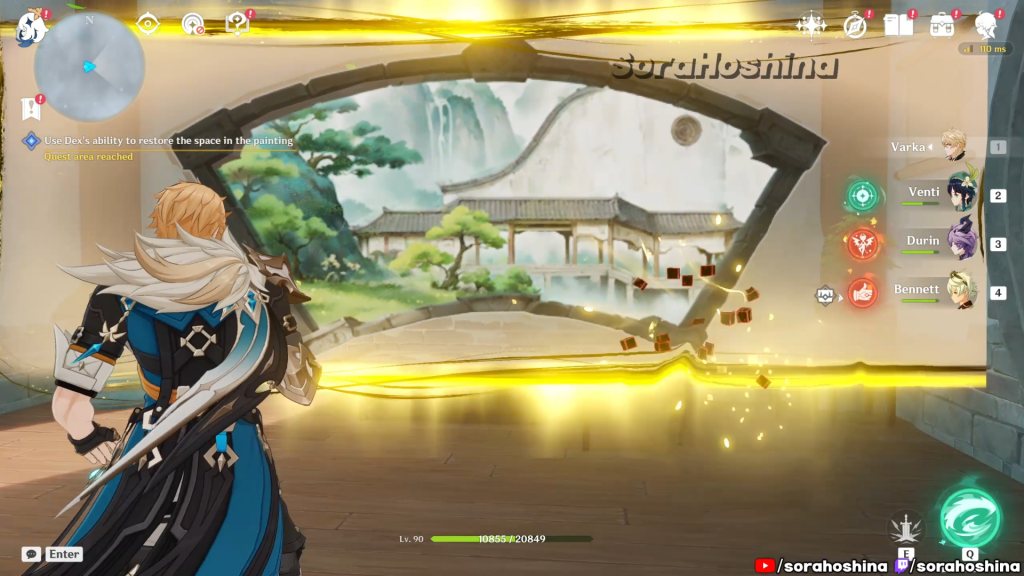
Task: Open the character profile head icon
Action: pyautogui.click(x=987, y=25)
